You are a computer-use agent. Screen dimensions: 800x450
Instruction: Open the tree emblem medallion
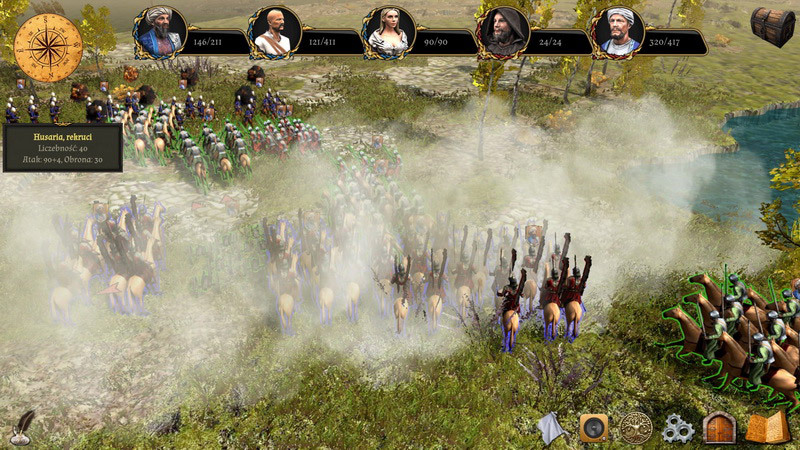(x=635, y=428)
